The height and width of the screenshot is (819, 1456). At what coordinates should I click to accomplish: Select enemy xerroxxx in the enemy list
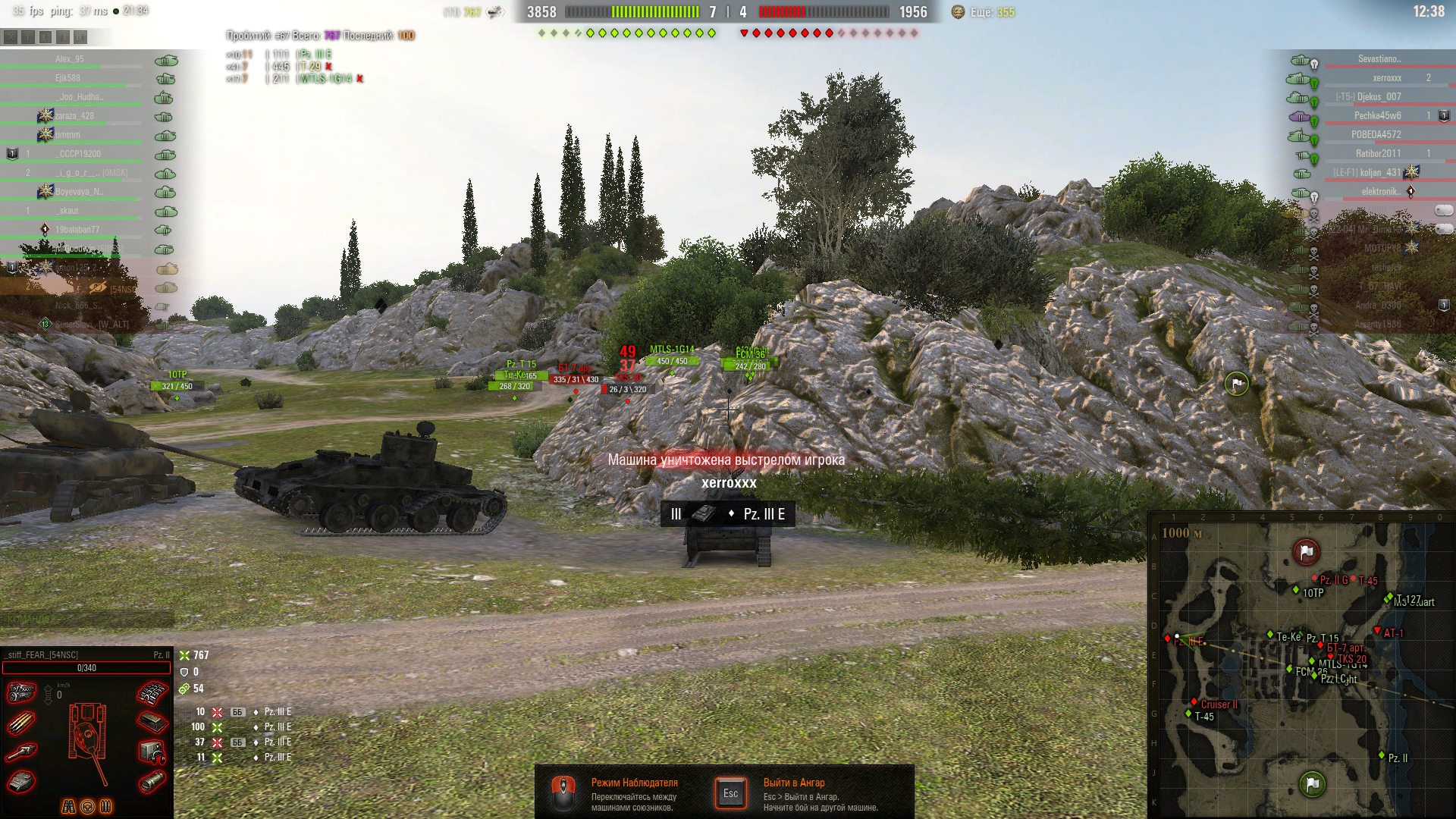click(x=1386, y=78)
